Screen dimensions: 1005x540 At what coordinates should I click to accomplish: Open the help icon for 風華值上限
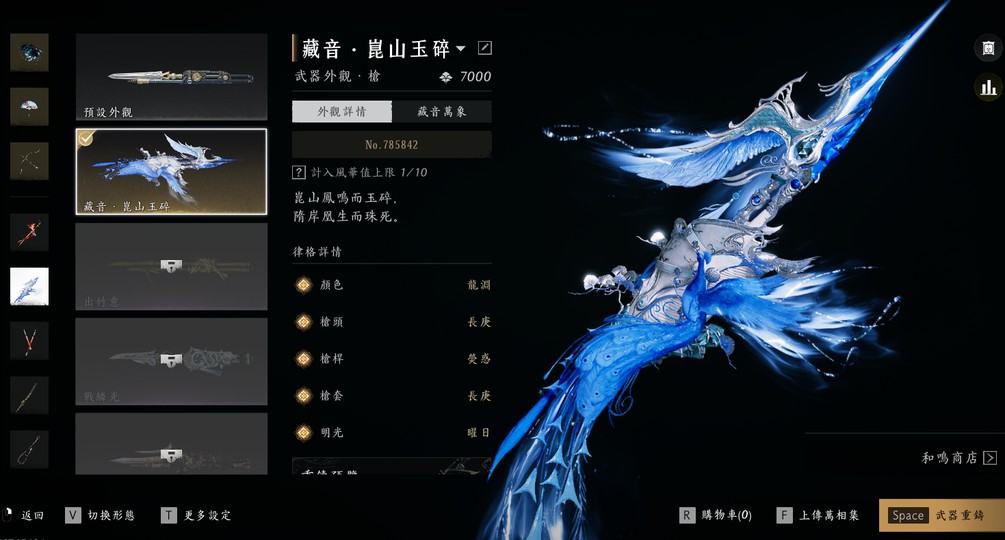pos(298,173)
